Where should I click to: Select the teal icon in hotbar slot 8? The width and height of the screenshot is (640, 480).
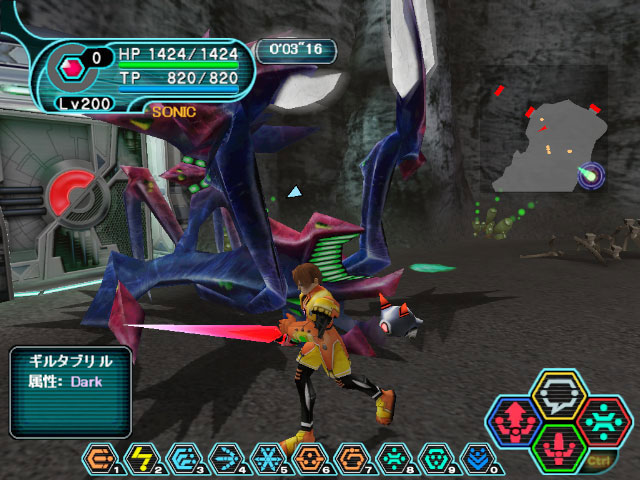(x=394, y=459)
